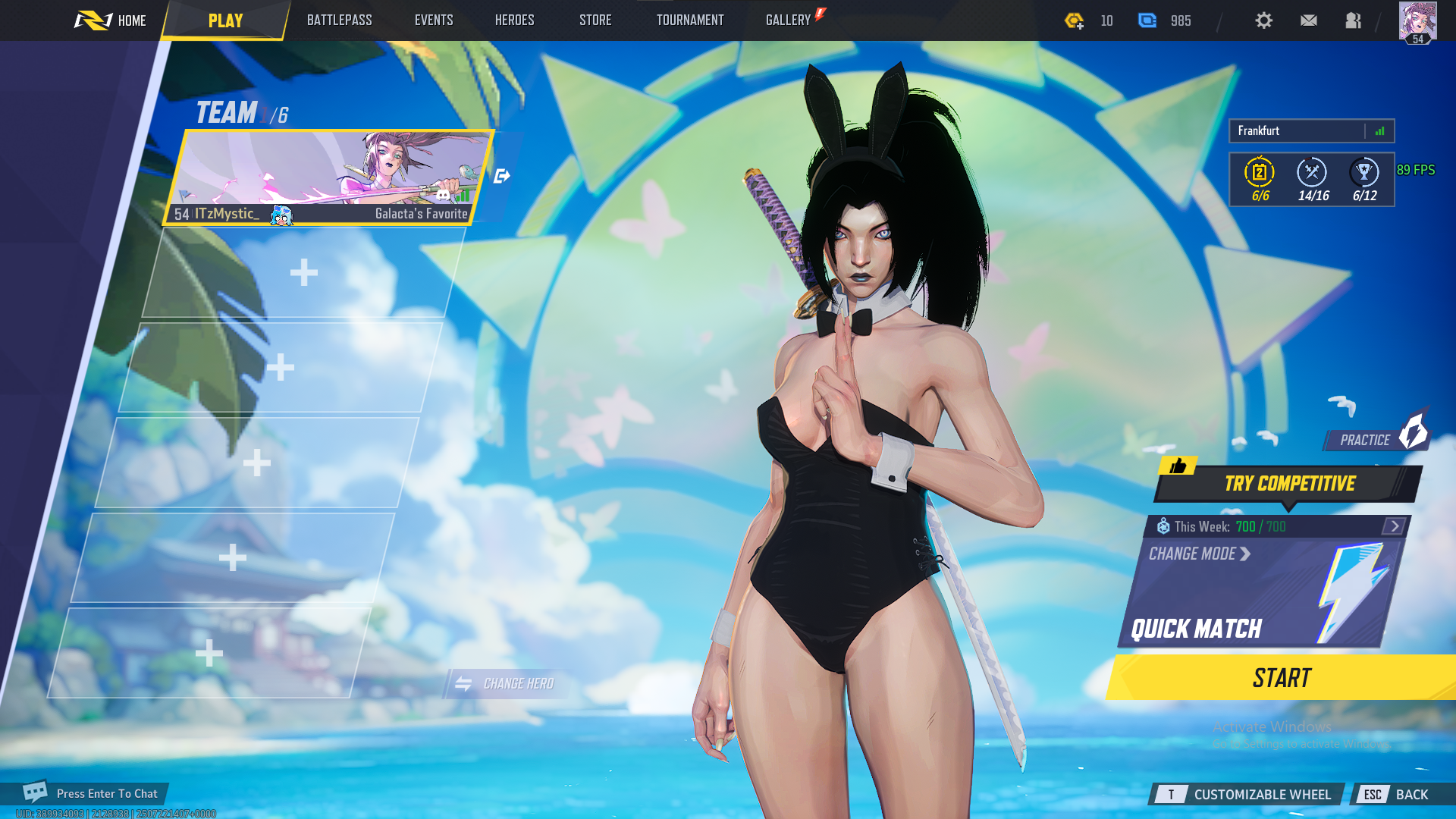Open the Mail inbox icon
The width and height of the screenshot is (1456, 819).
coord(1309,20)
